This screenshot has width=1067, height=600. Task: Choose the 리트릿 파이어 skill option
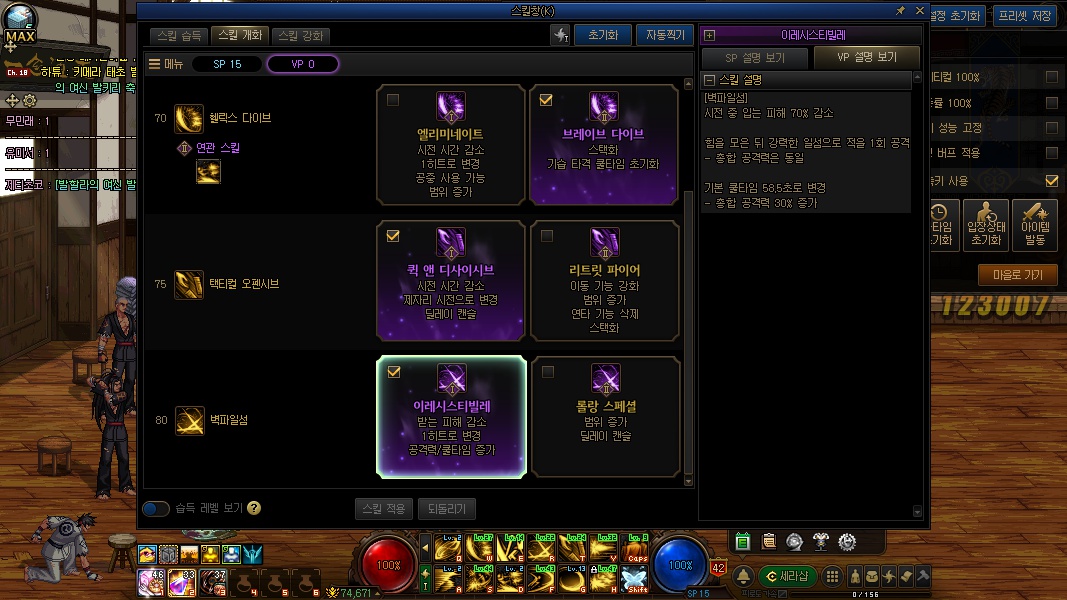pos(603,281)
